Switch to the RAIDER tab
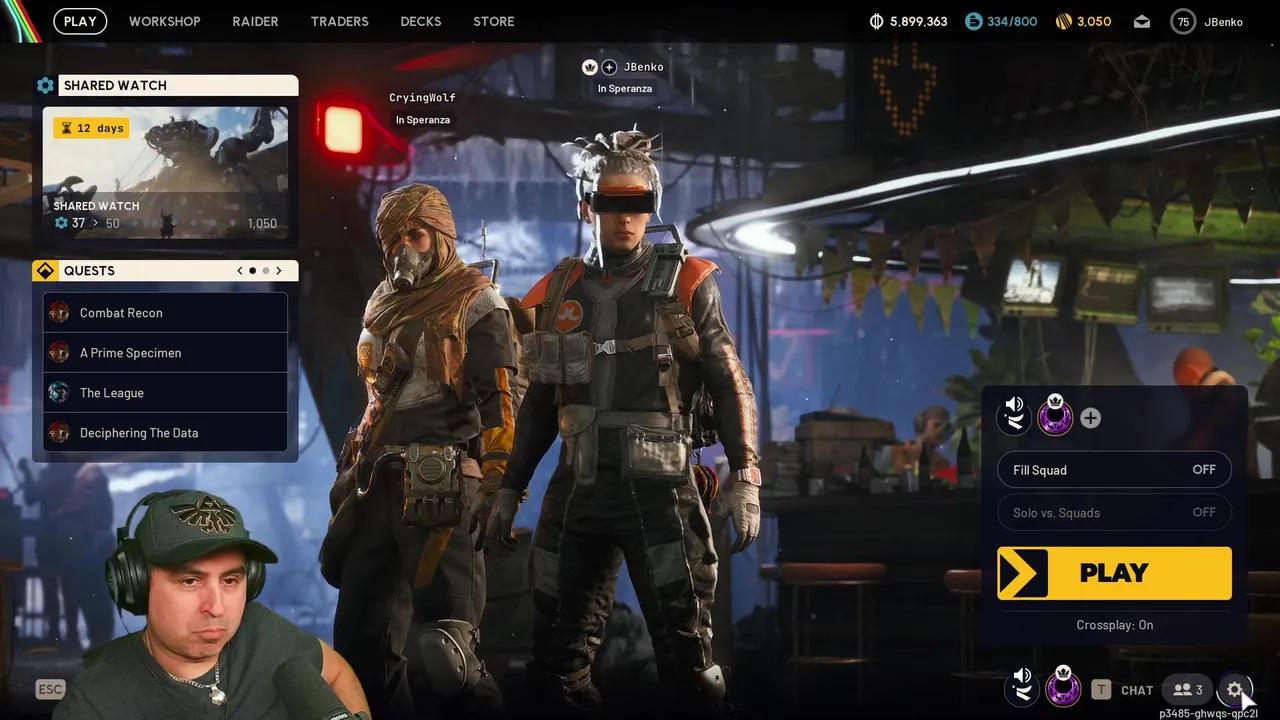1280x720 pixels. click(x=255, y=21)
